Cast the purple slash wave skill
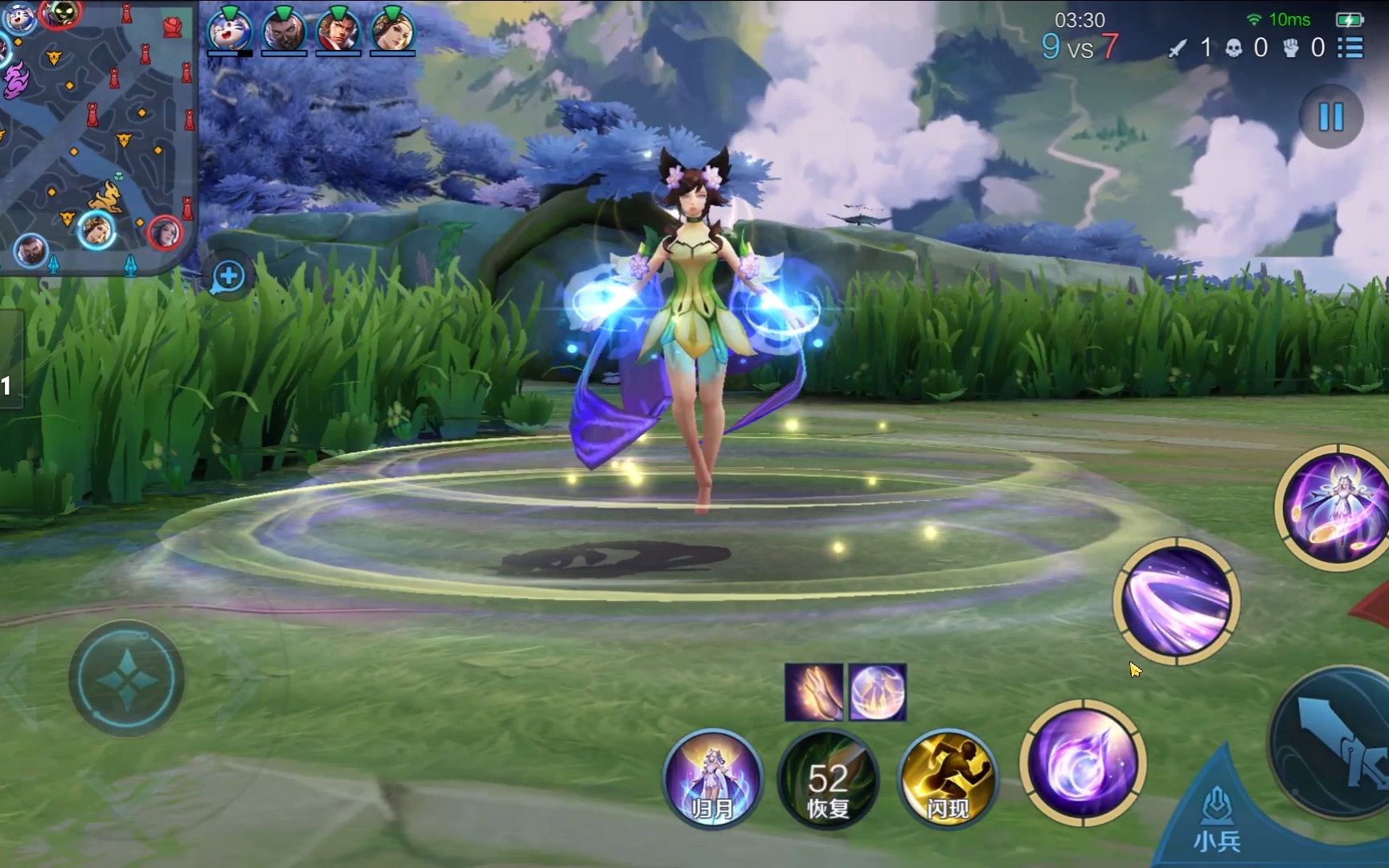 pos(1176,601)
